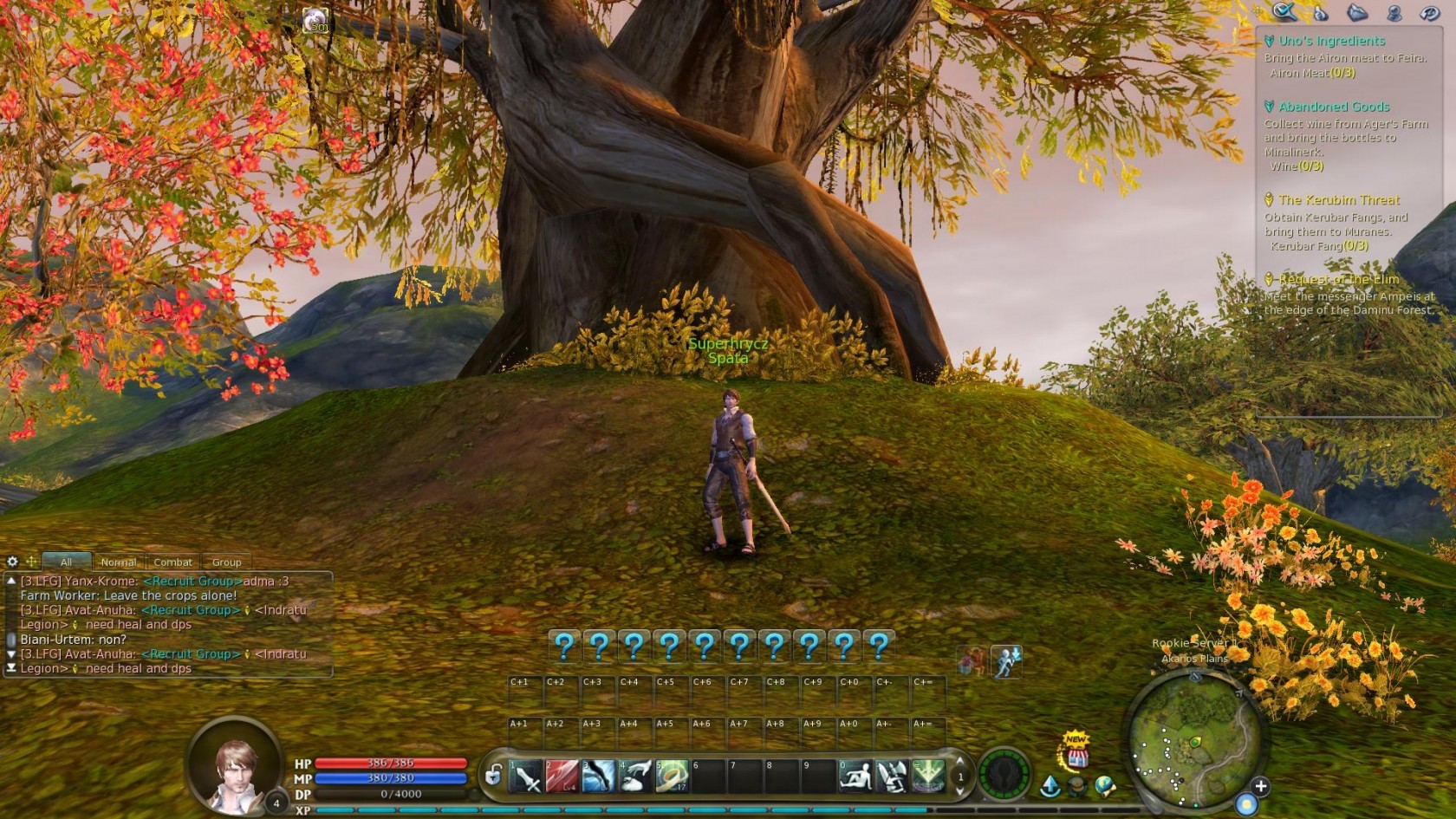Activate the sit-and-rest action icon
1456x819 pixels.
click(855, 777)
